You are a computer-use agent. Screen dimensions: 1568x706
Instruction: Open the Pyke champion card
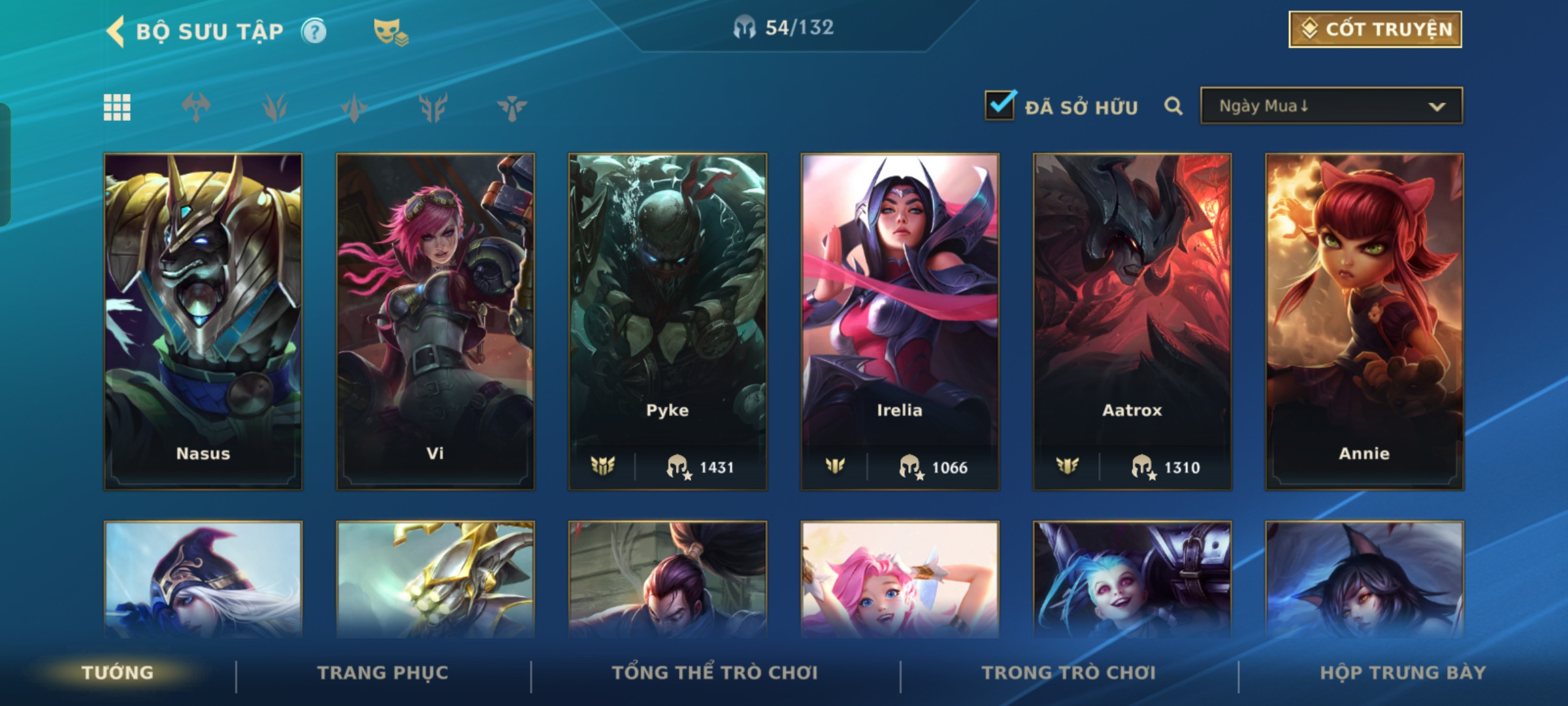(x=668, y=322)
